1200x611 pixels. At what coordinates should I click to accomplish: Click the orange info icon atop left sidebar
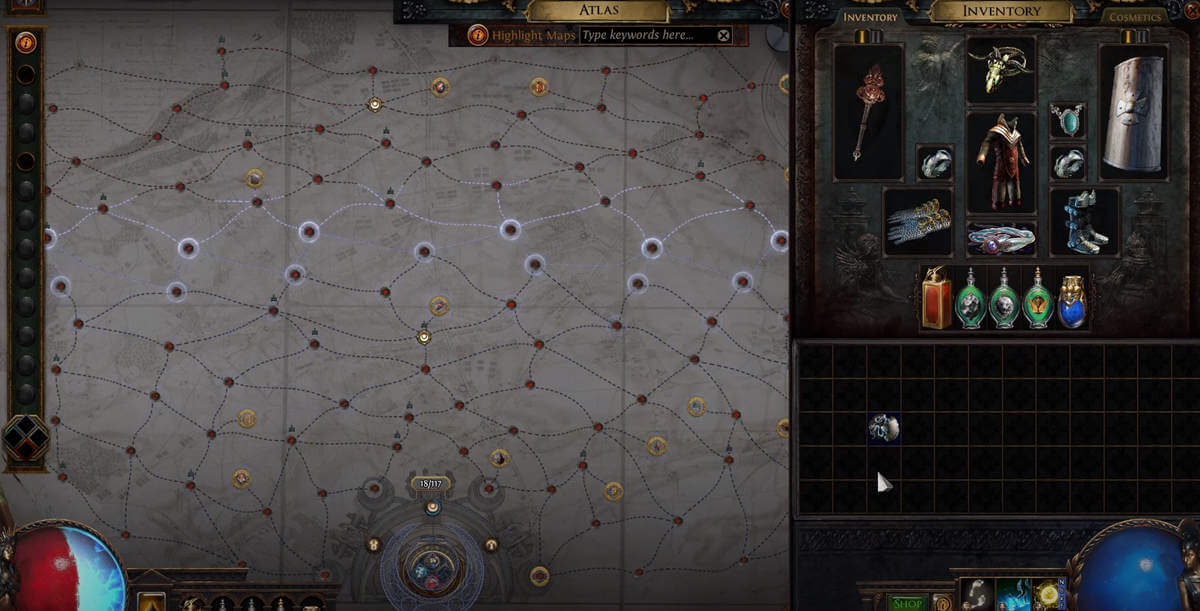[25, 42]
